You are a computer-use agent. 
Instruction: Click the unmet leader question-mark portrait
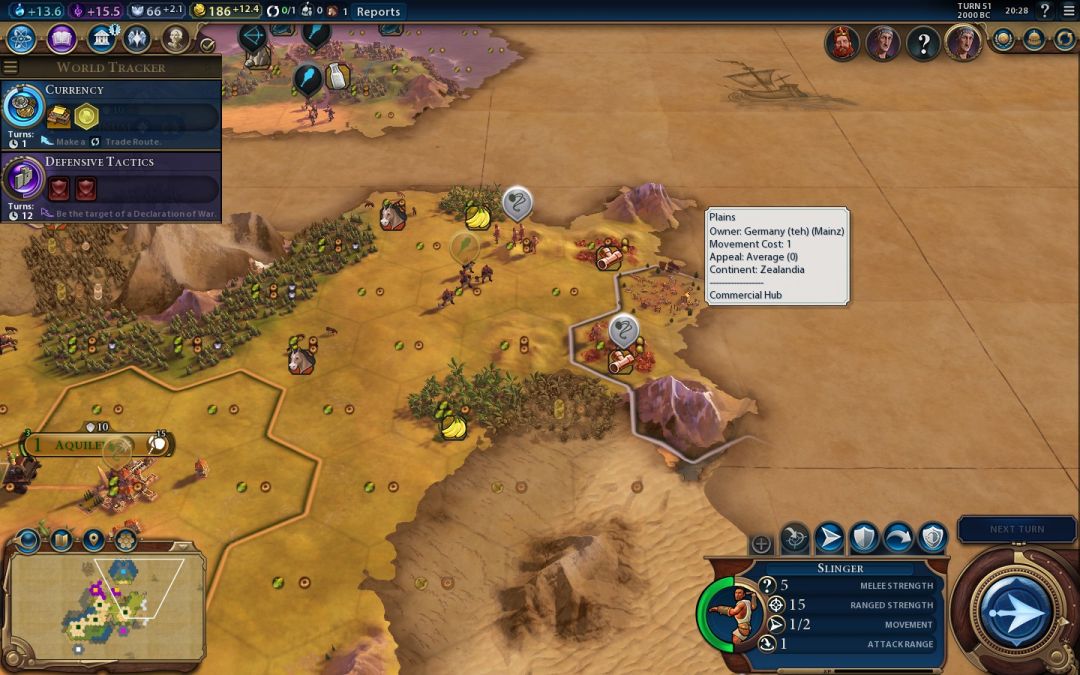click(x=922, y=43)
